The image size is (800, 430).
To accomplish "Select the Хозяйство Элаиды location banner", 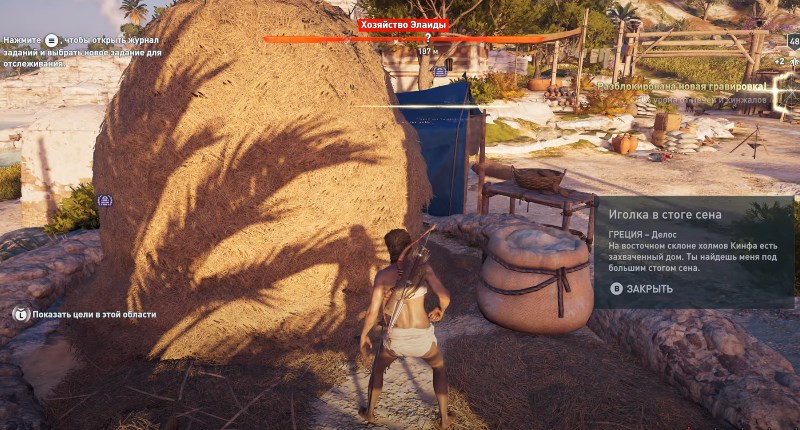I will coord(403,24).
